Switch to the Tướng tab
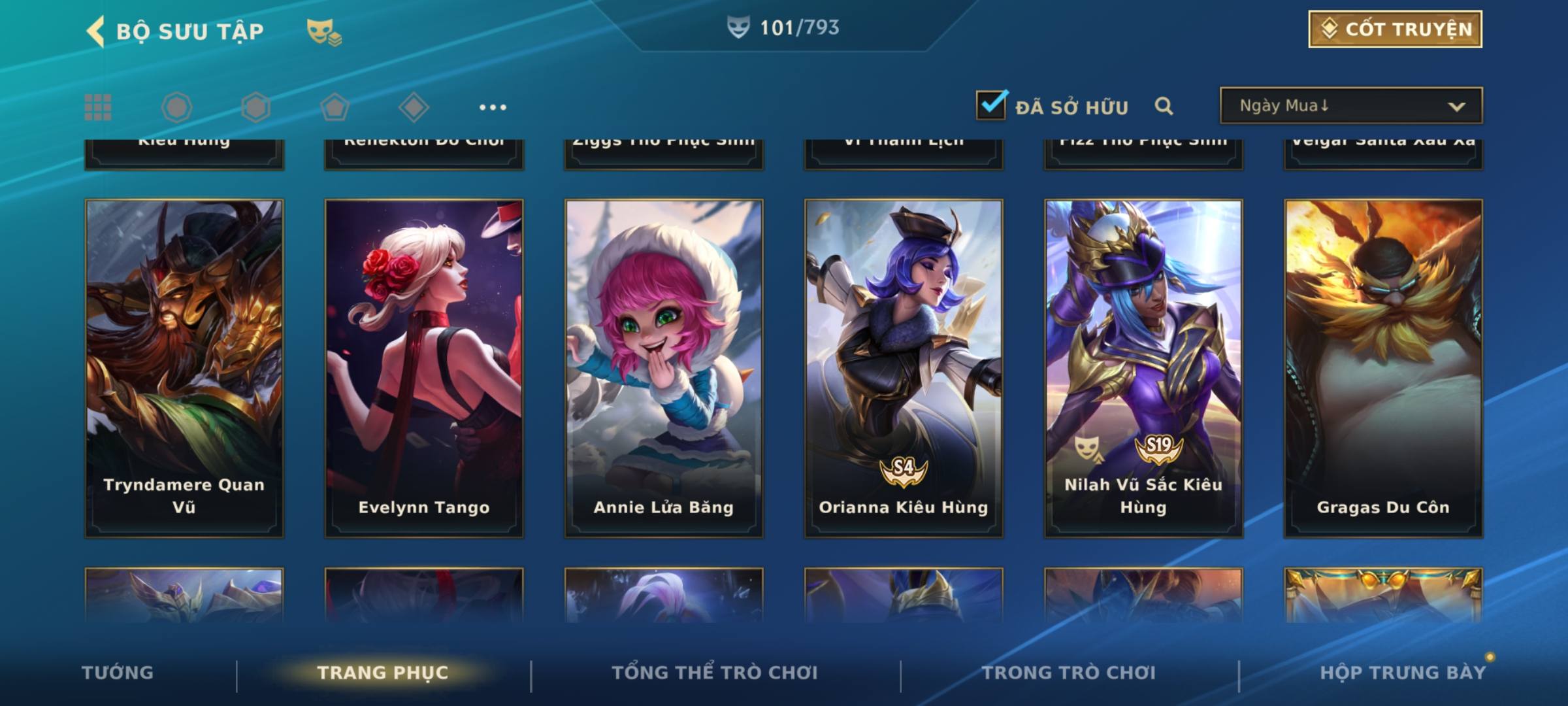The image size is (1568, 706). click(x=118, y=673)
